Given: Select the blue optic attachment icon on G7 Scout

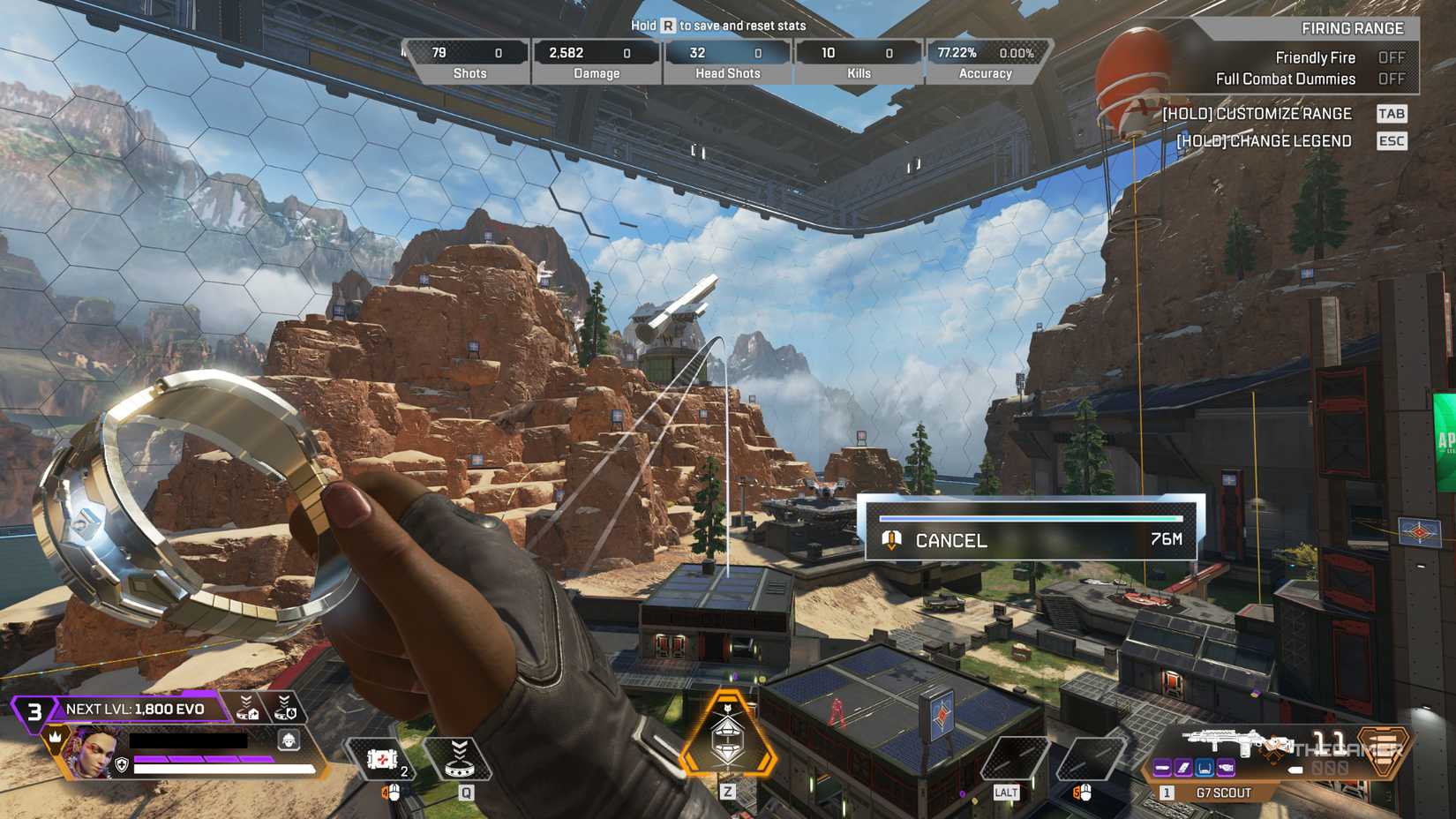Looking at the screenshot, I should pos(1205,767).
